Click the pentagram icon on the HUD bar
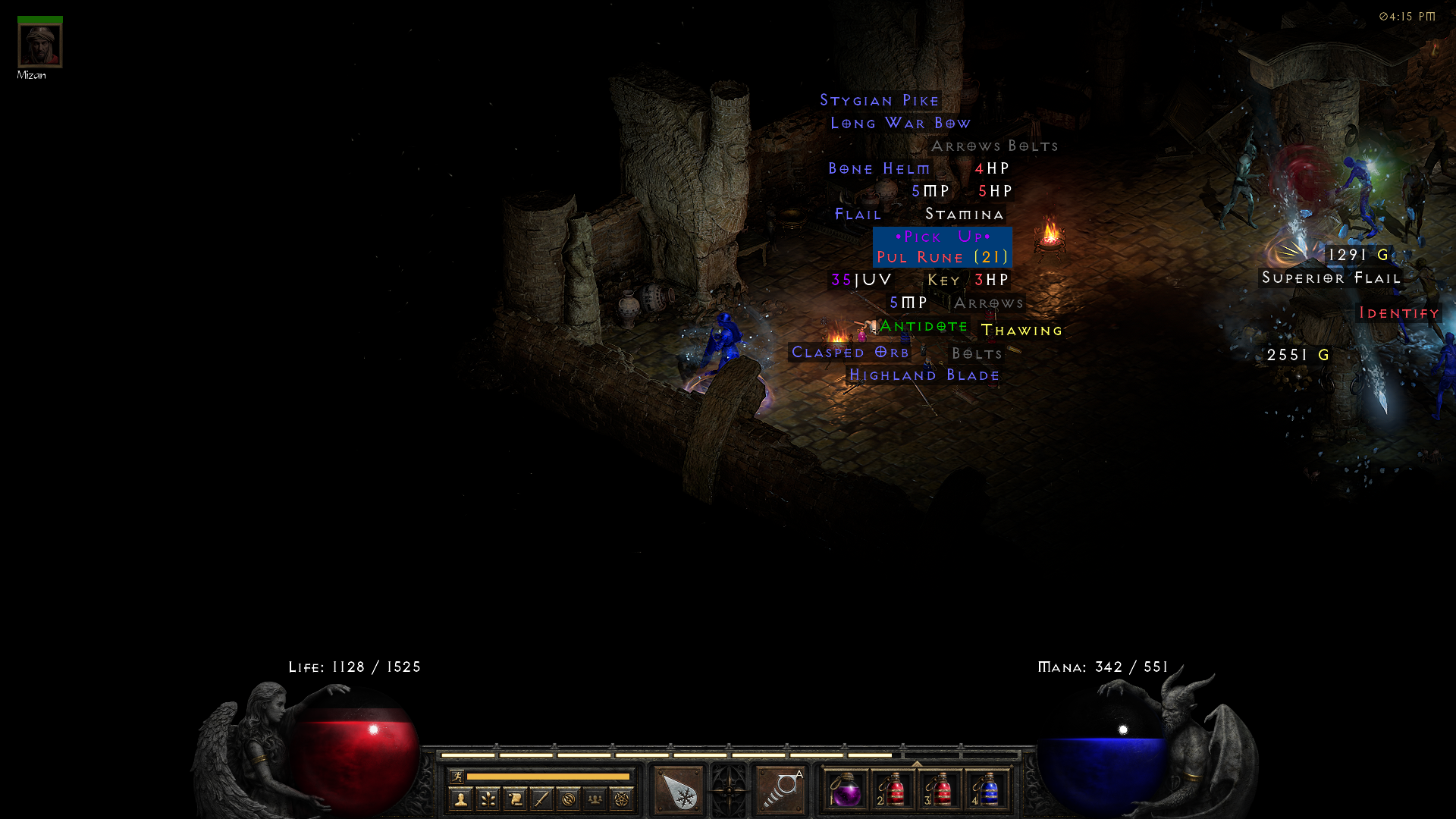The image size is (1456, 819). click(x=623, y=800)
